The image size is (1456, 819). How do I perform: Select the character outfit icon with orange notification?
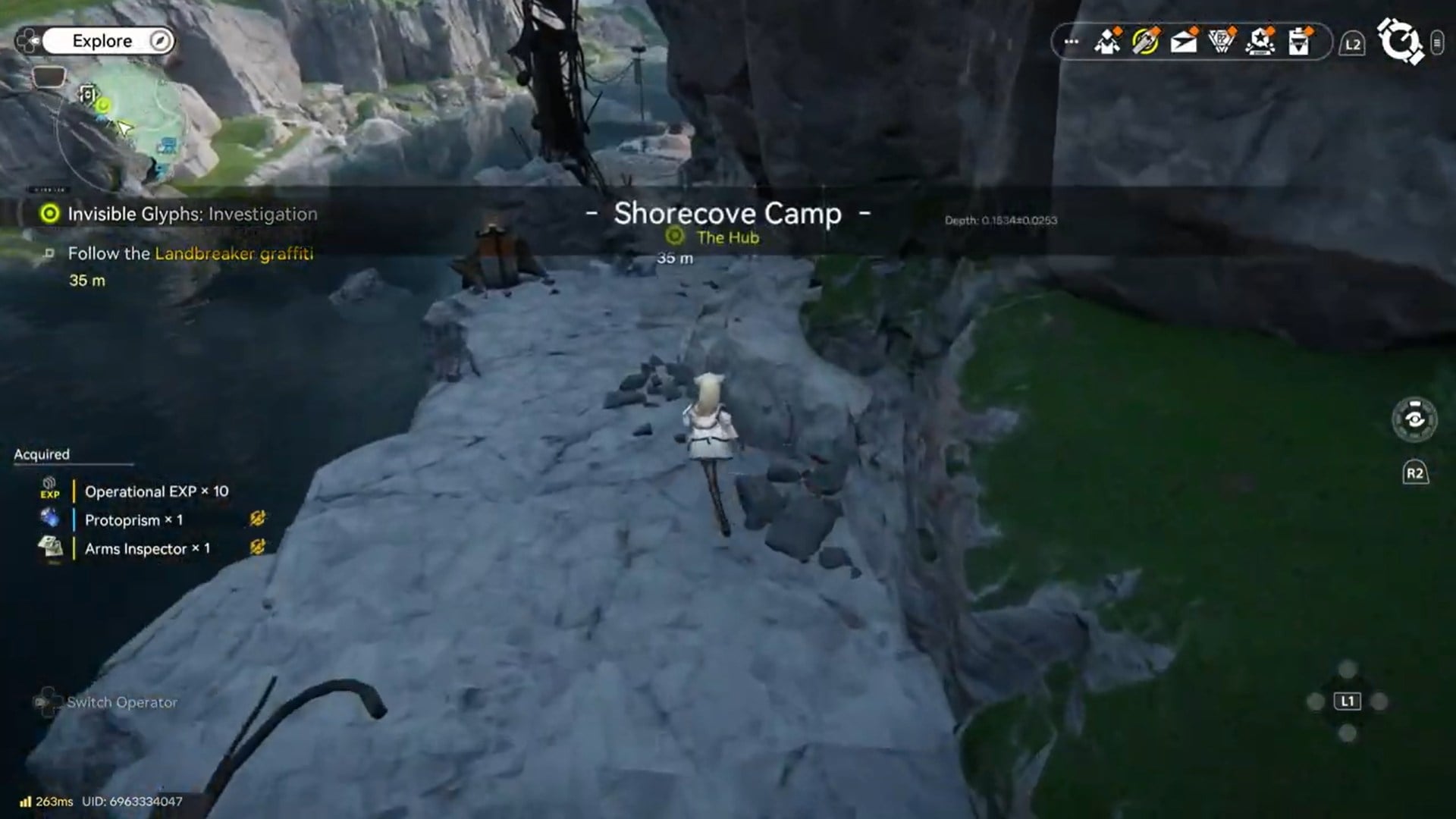click(1108, 43)
